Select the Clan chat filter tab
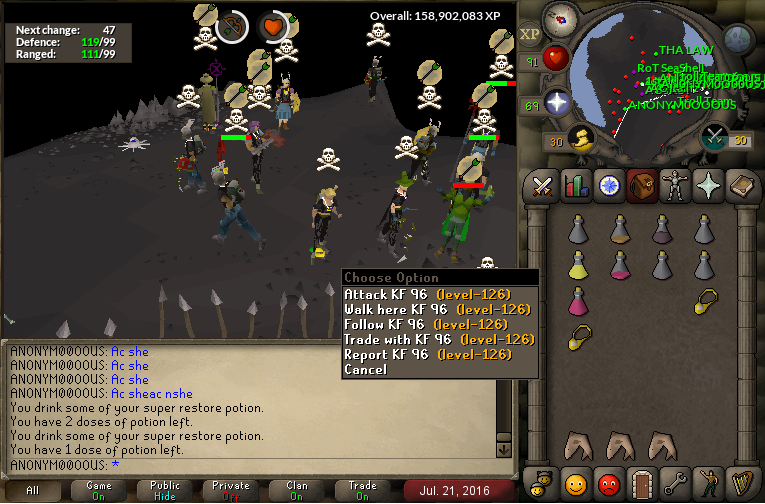Viewport: 765px width, 504px height. click(296, 490)
